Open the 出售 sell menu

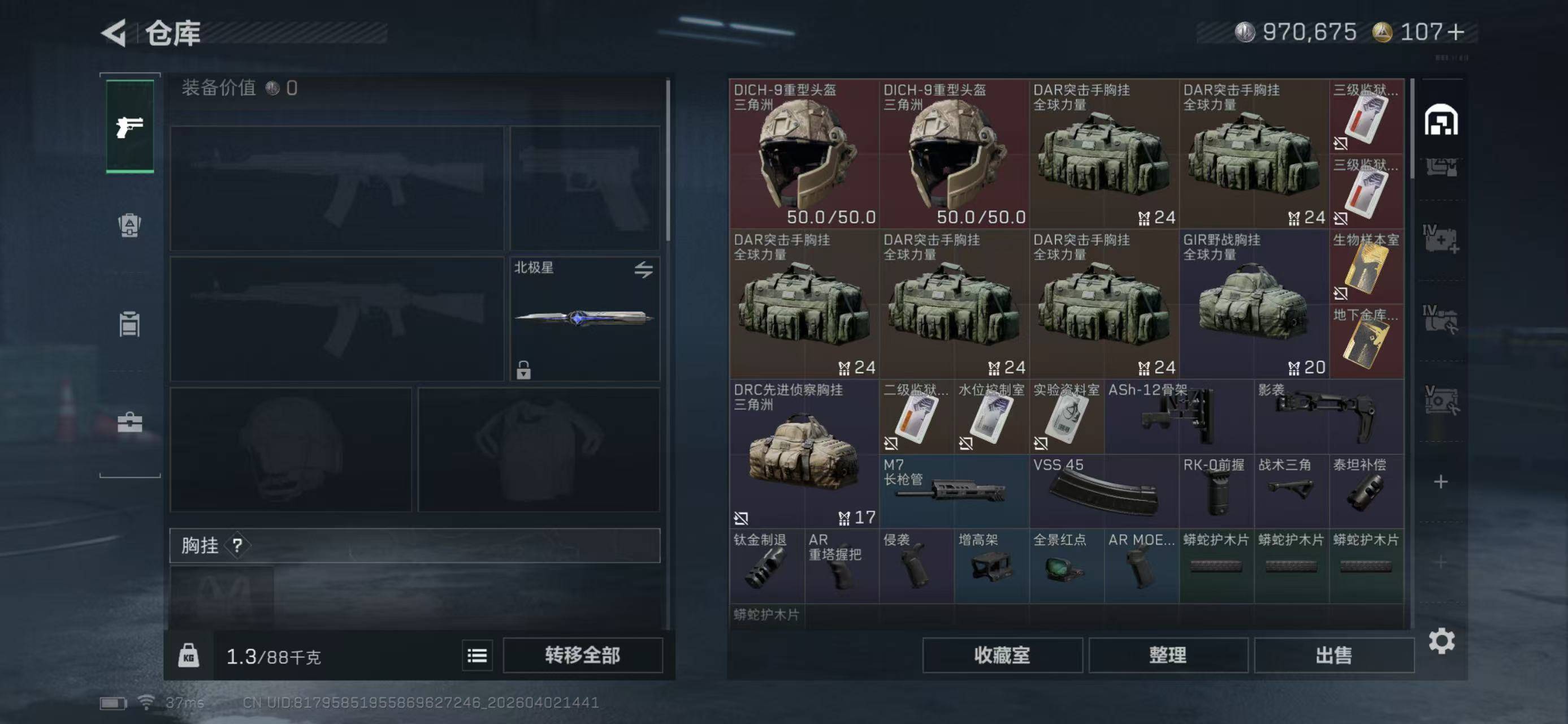(x=1333, y=655)
